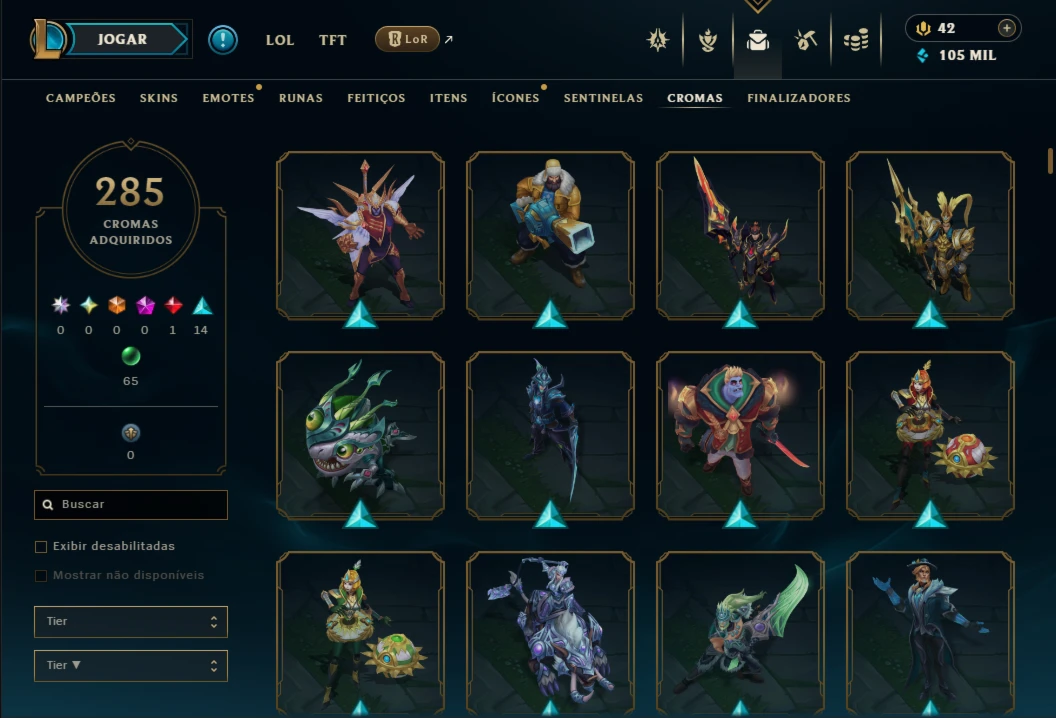Go to the Emotes tab
The width and height of the screenshot is (1056, 718).
pos(228,98)
